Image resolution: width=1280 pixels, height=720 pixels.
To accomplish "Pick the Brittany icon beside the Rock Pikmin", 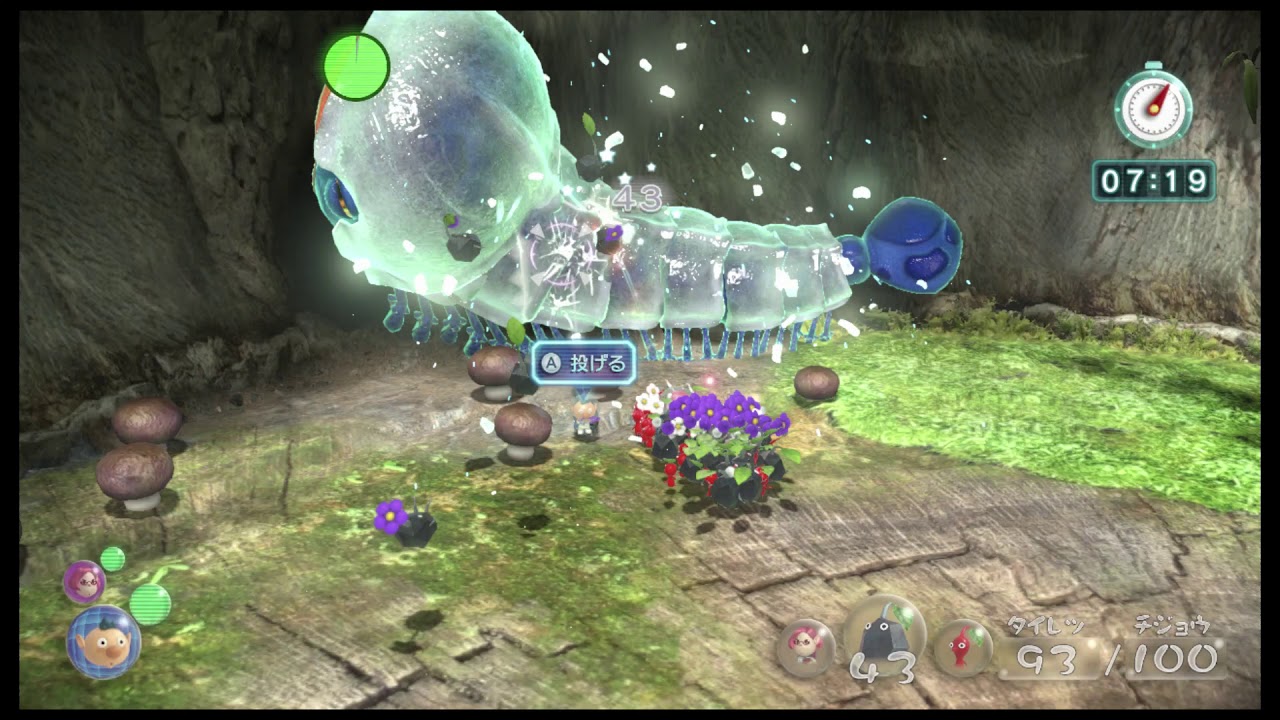I will coord(805,647).
